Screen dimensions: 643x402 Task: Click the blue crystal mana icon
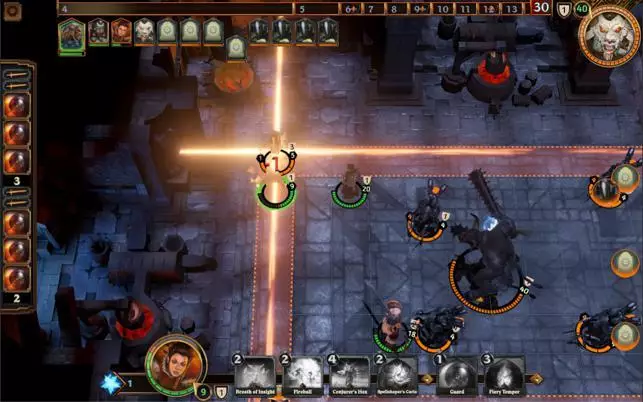coord(111,382)
